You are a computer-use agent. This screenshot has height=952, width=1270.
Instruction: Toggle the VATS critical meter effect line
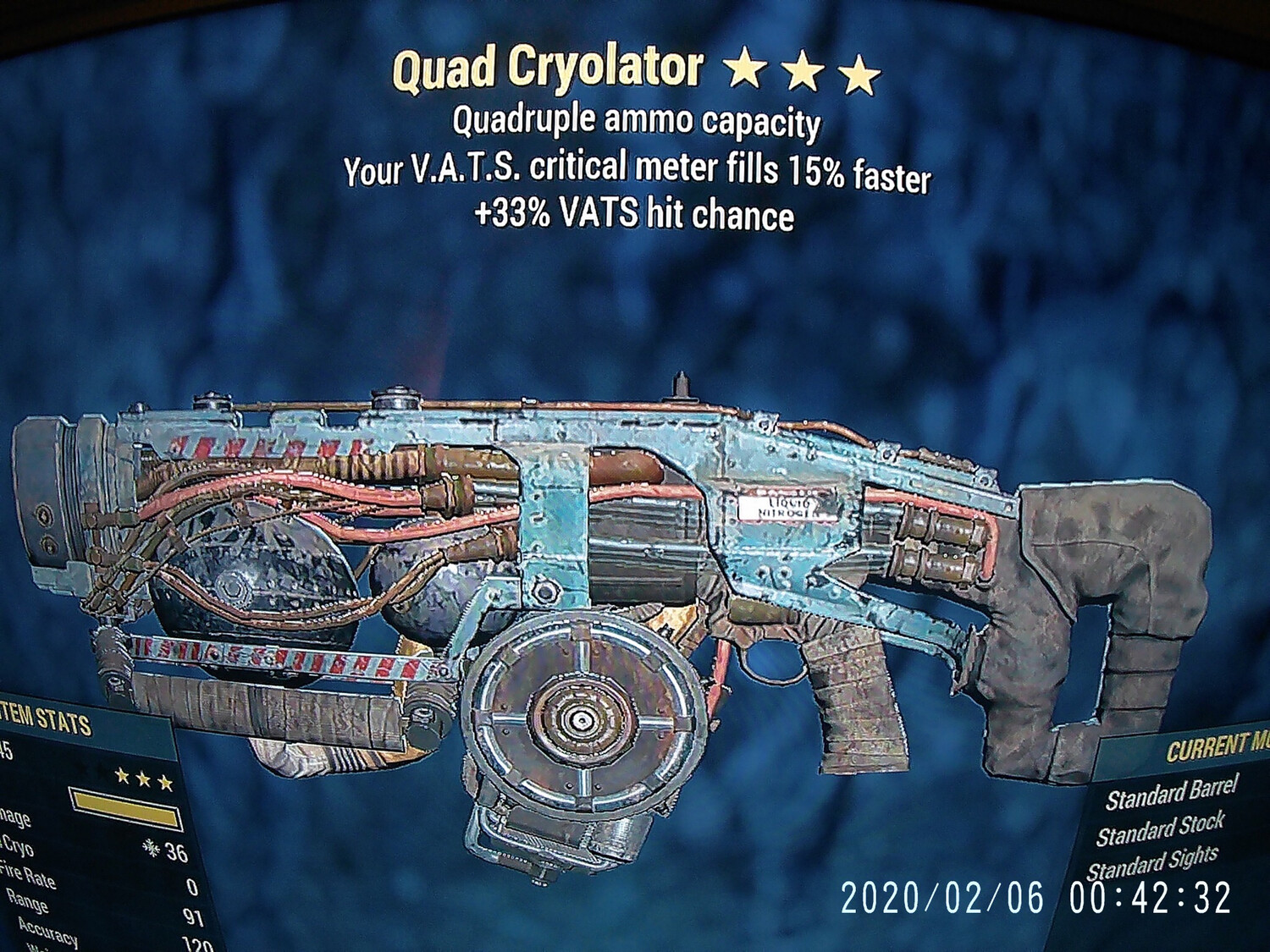tap(638, 170)
